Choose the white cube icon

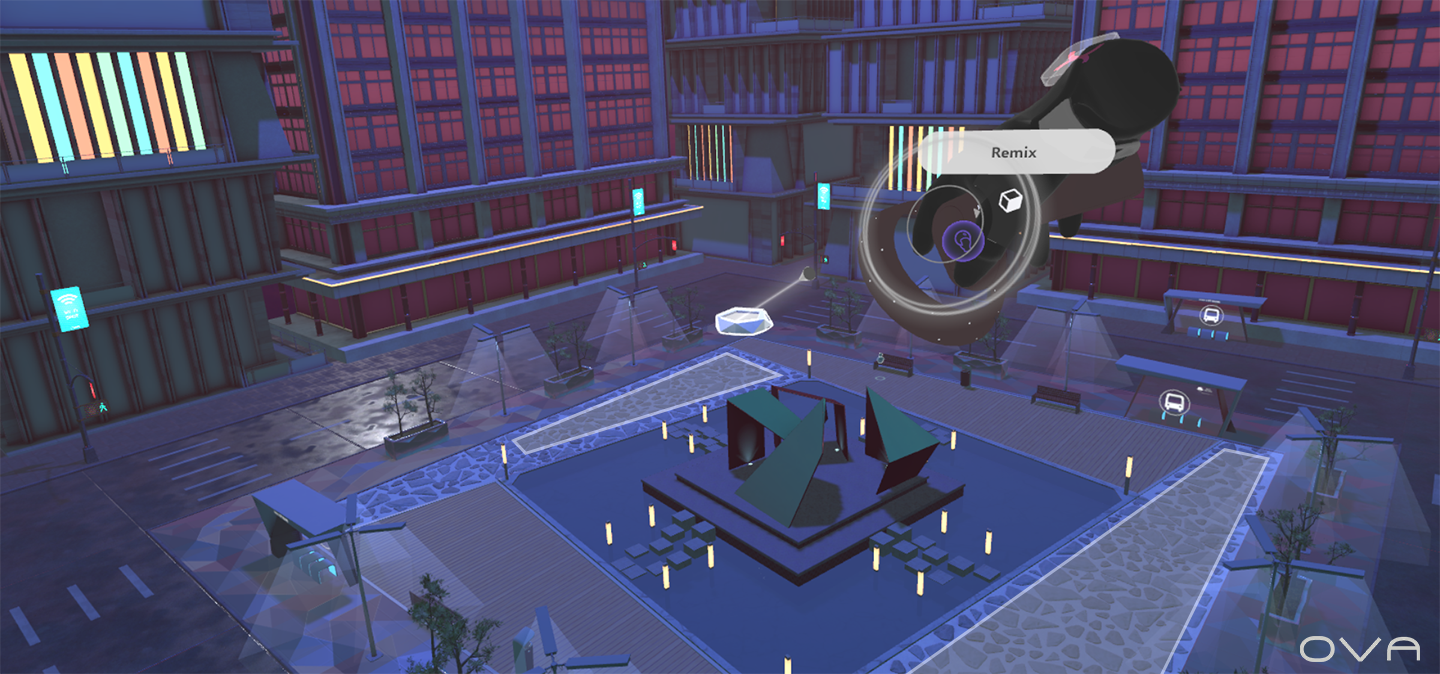coord(1011,202)
